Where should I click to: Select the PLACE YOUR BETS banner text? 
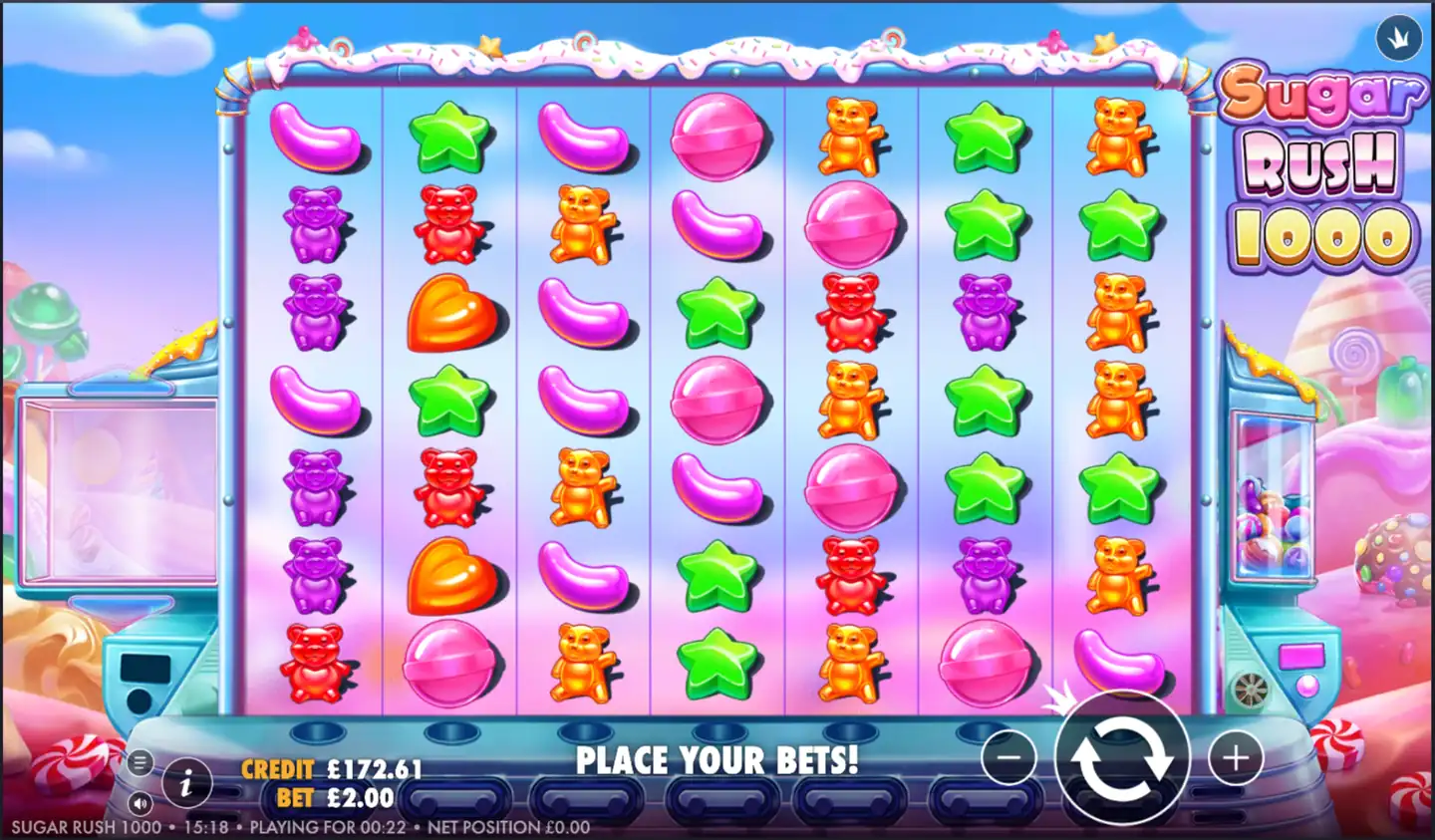717,760
